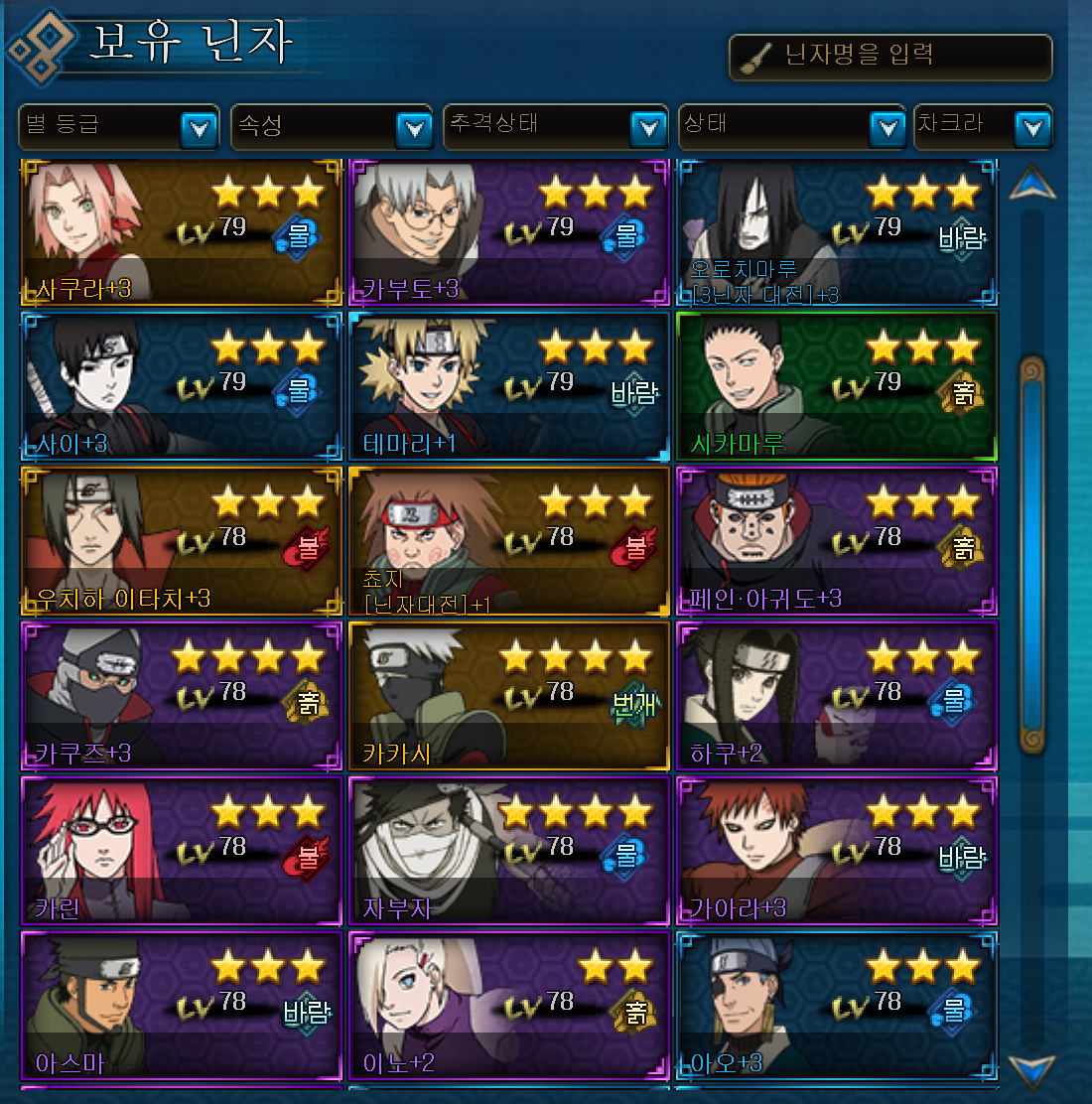
Task: Click the scroll-down arrow of the ninja list
Action: click(x=1031, y=1070)
